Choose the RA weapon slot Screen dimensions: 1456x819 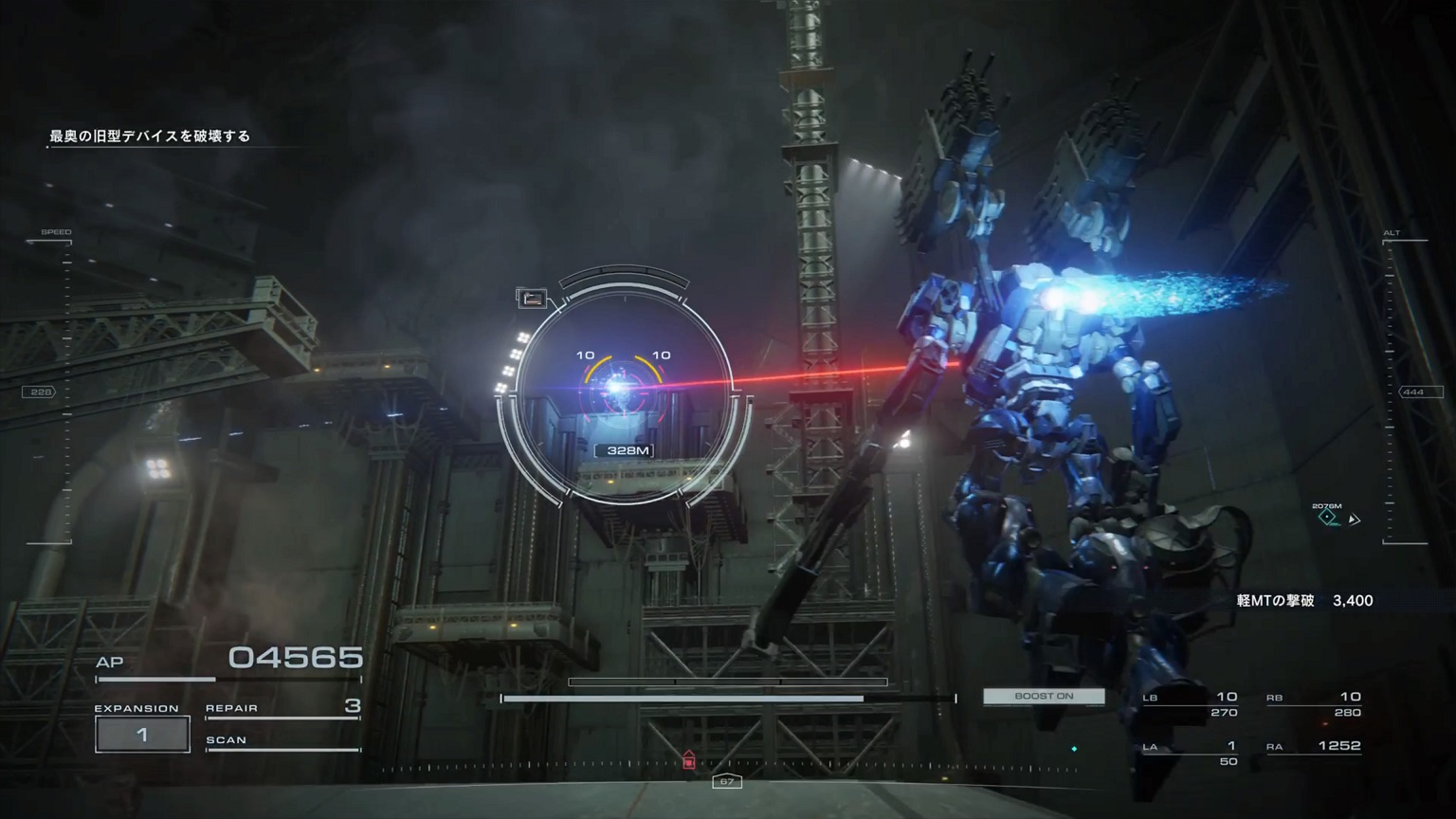(x=1314, y=747)
